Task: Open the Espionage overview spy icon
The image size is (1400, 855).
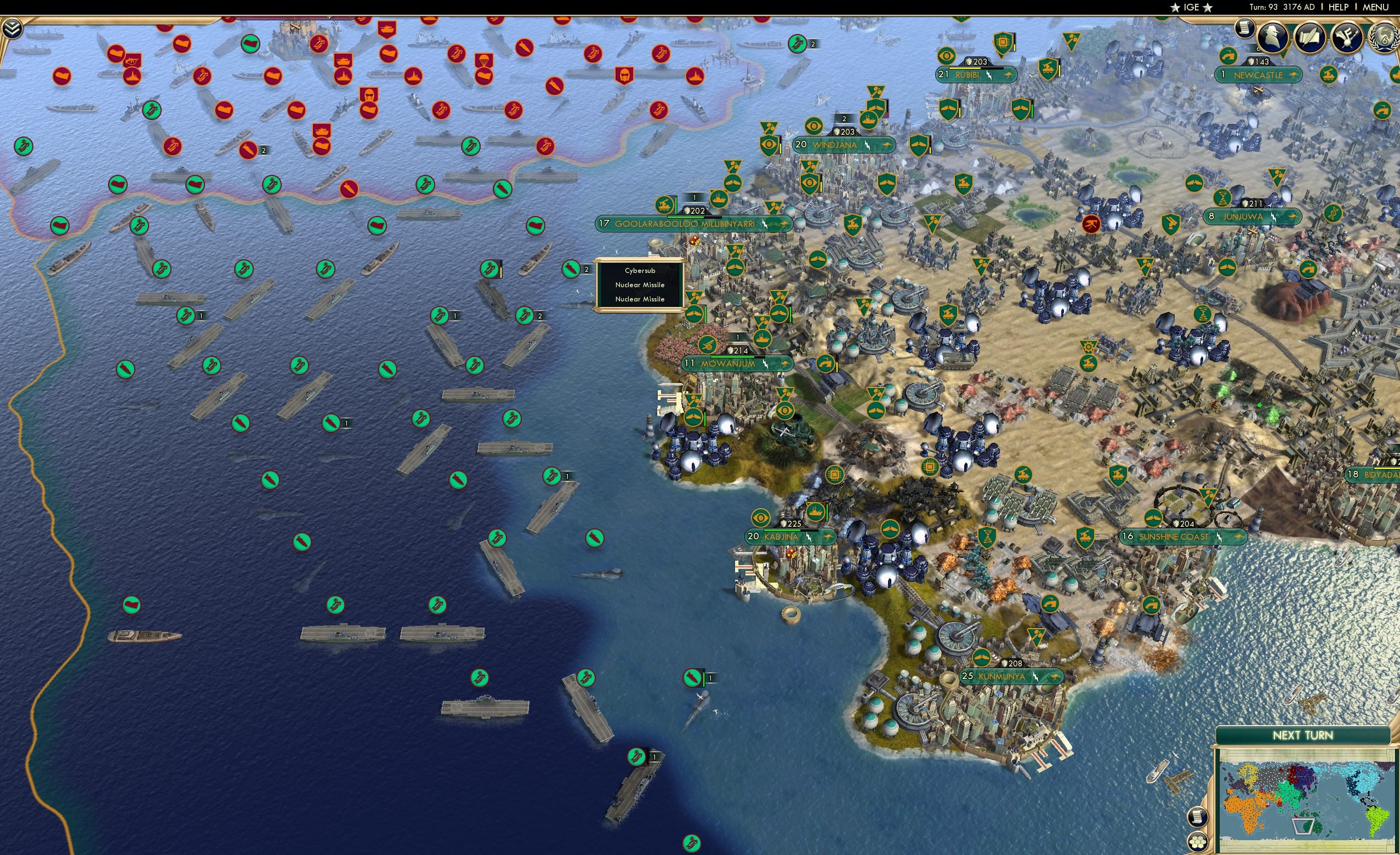Action: [x=1273, y=38]
